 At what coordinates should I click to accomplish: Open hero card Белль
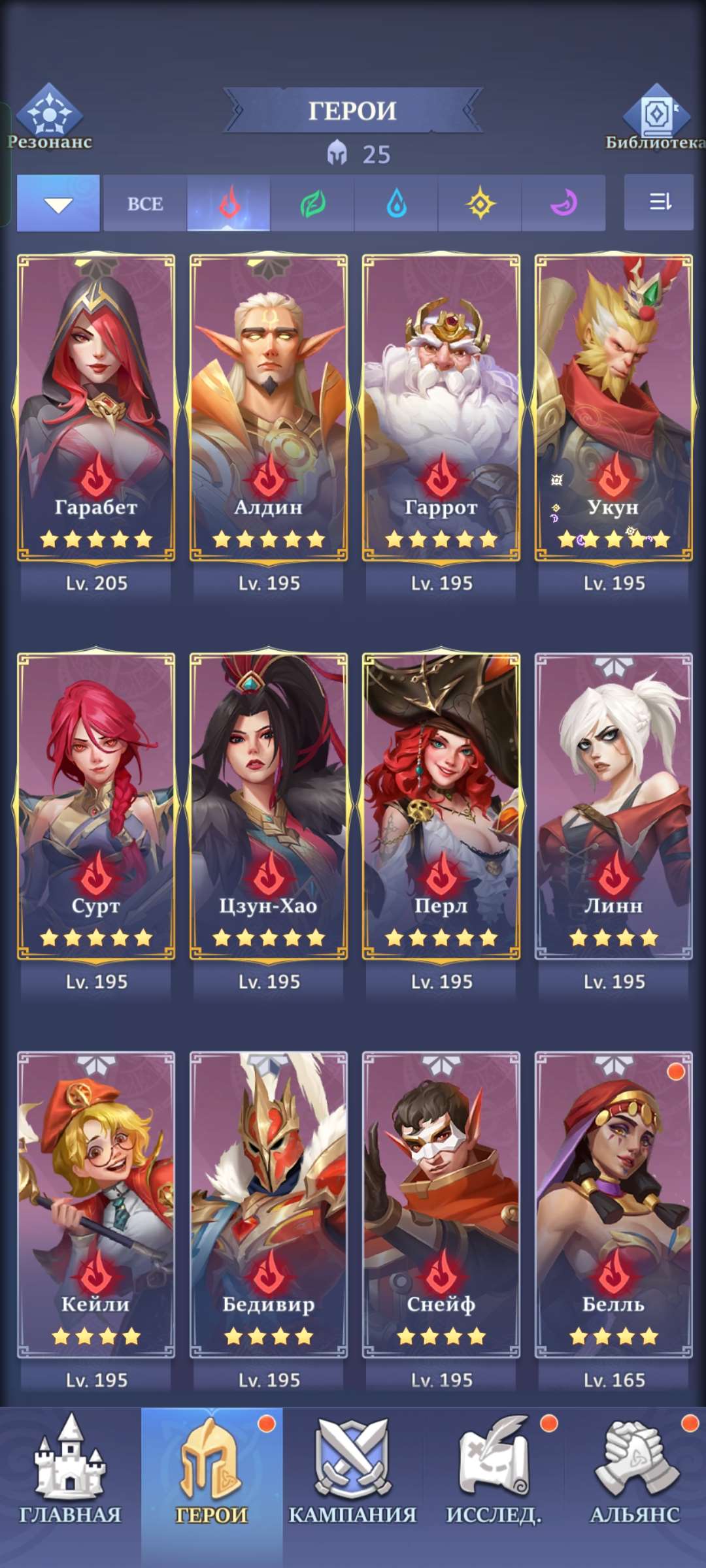click(614, 1205)
